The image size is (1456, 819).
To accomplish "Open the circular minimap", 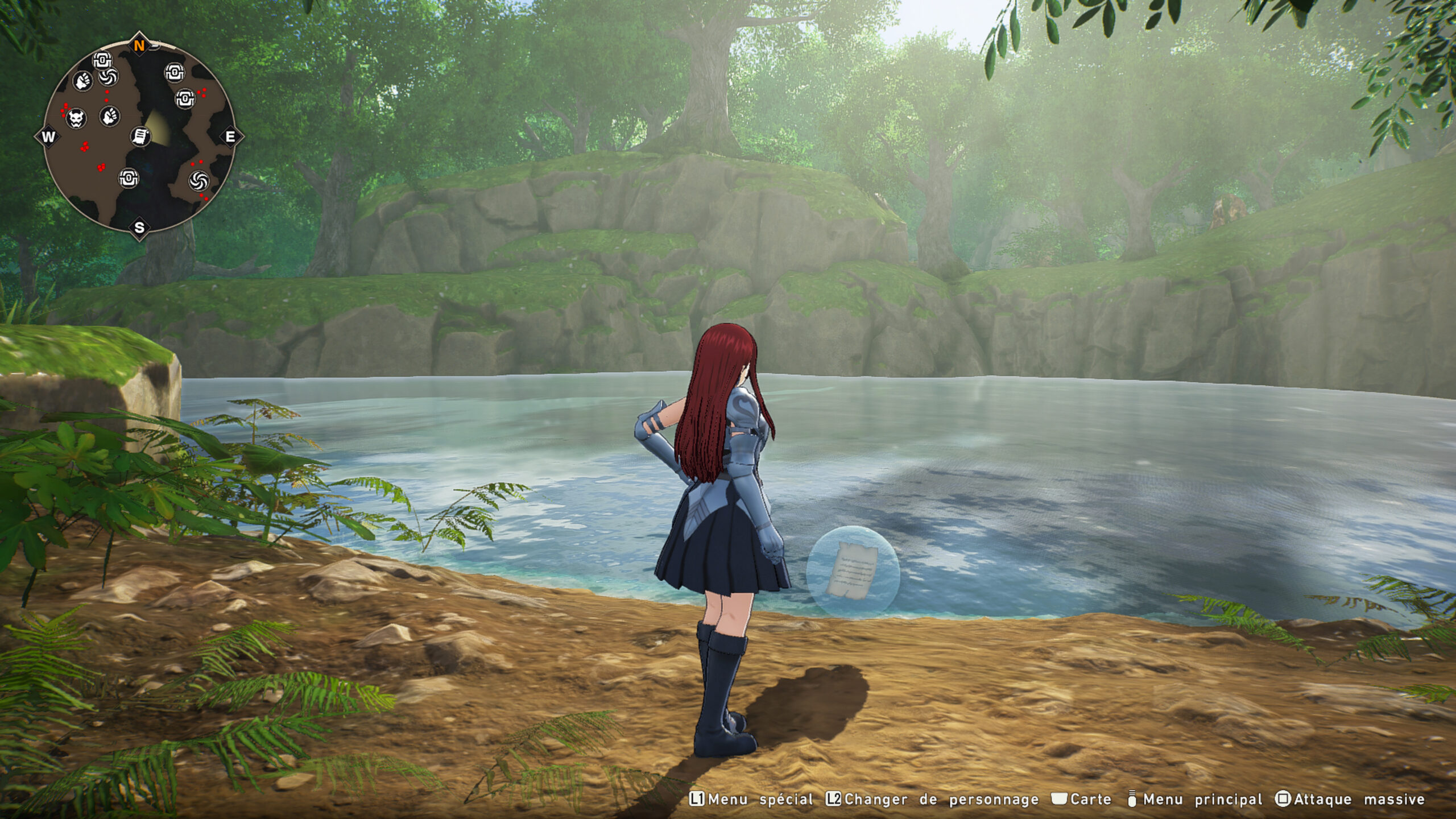I will point(139,136).
